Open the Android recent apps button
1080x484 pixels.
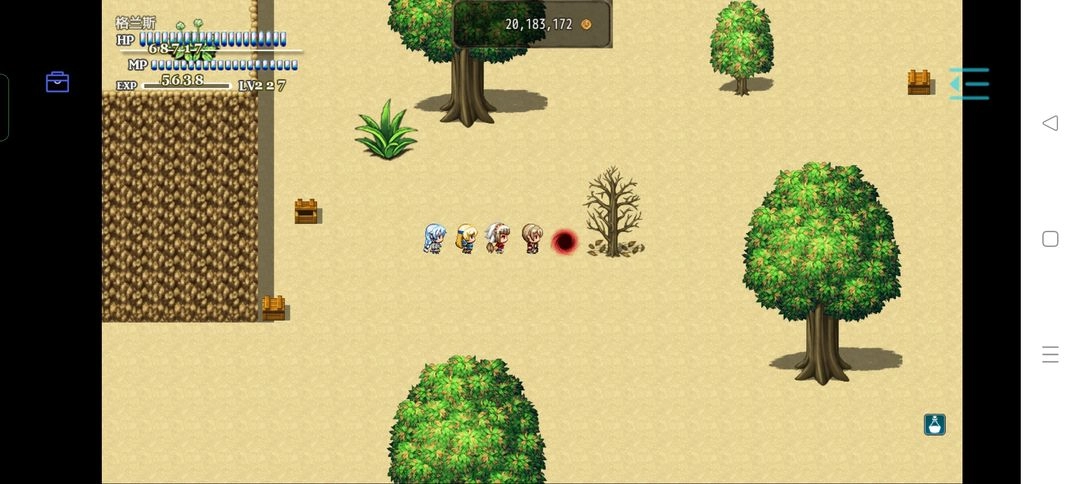click(x=1050, y=354)
